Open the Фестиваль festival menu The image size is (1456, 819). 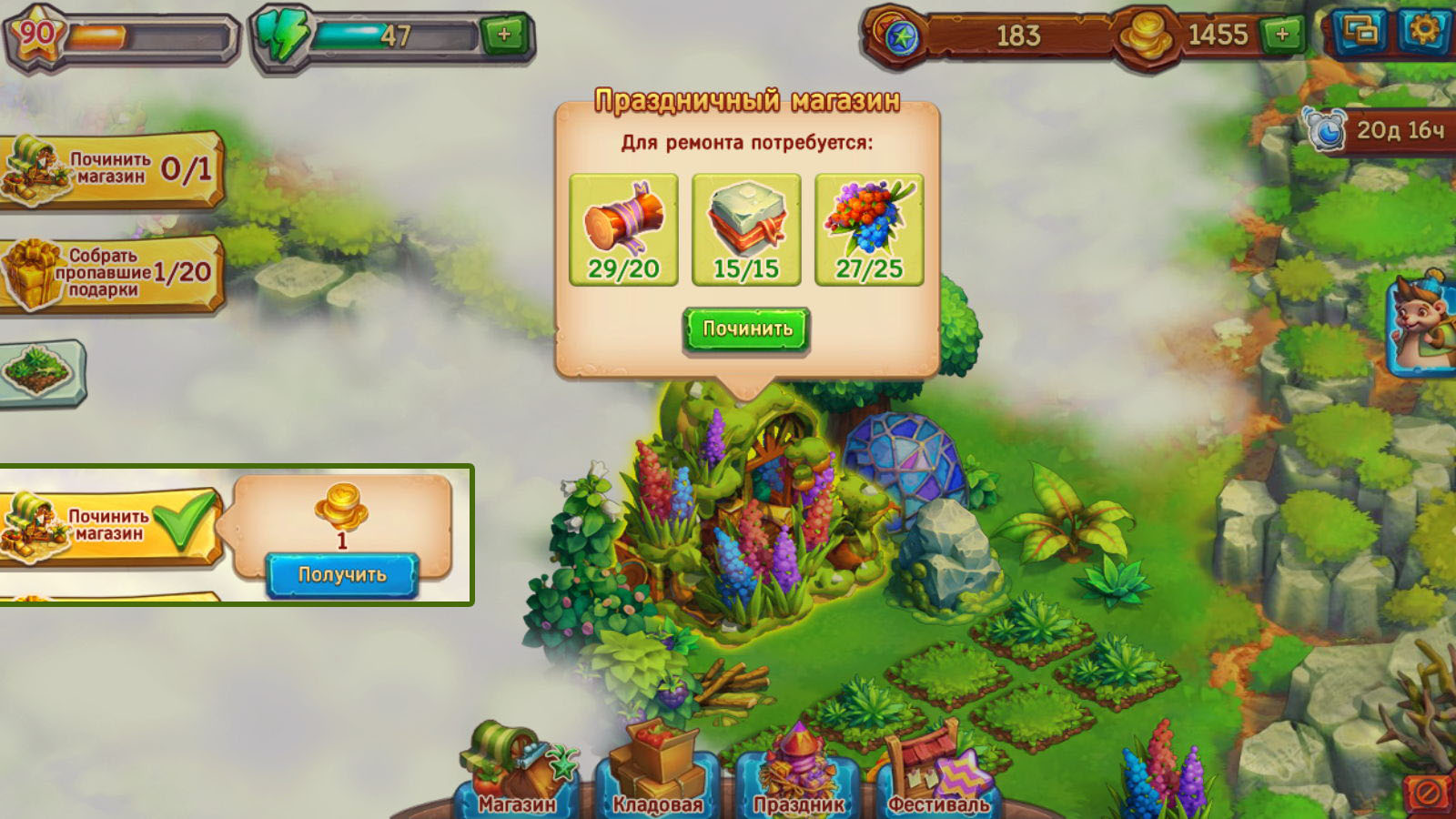pos(937,781)
